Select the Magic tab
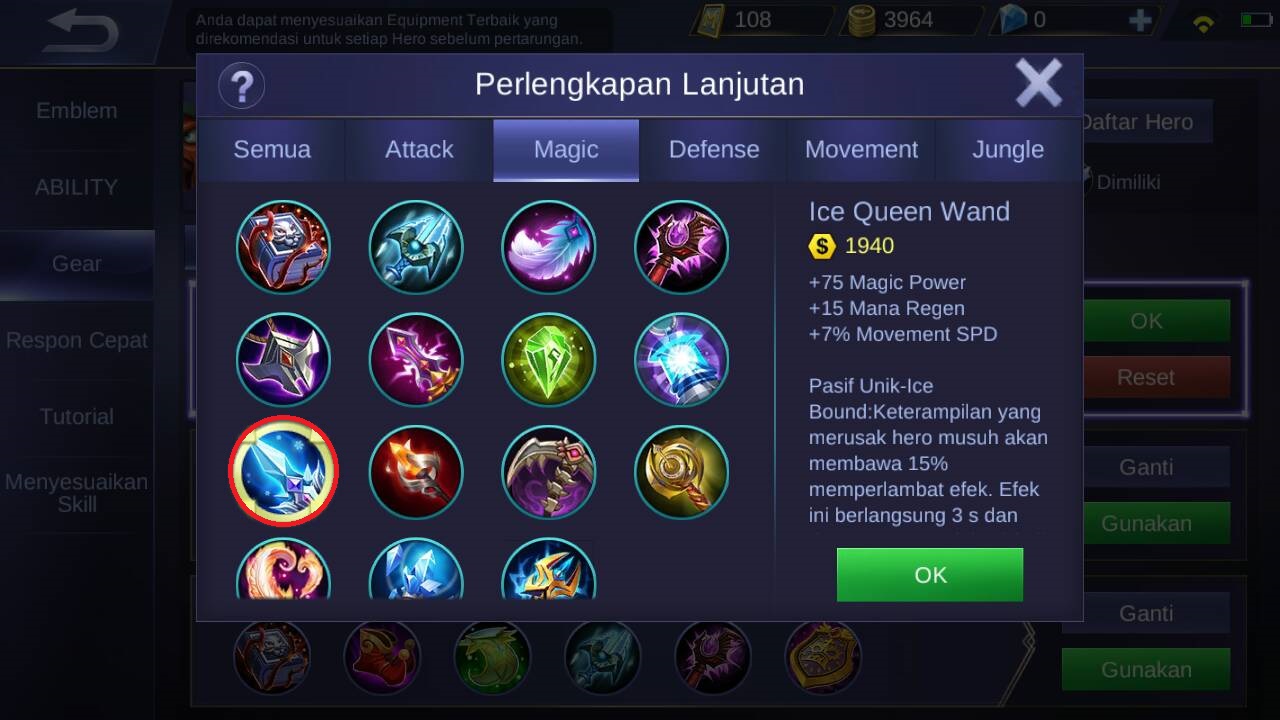Image resolution: width=1280 pixels, height=720 pixels. coord(566,150)
